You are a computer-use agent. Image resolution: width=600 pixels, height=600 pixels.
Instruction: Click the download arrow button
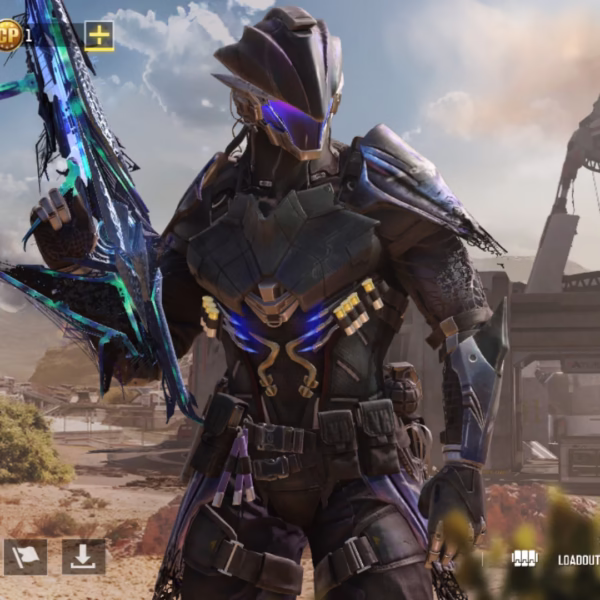click(x=83, y=557)
